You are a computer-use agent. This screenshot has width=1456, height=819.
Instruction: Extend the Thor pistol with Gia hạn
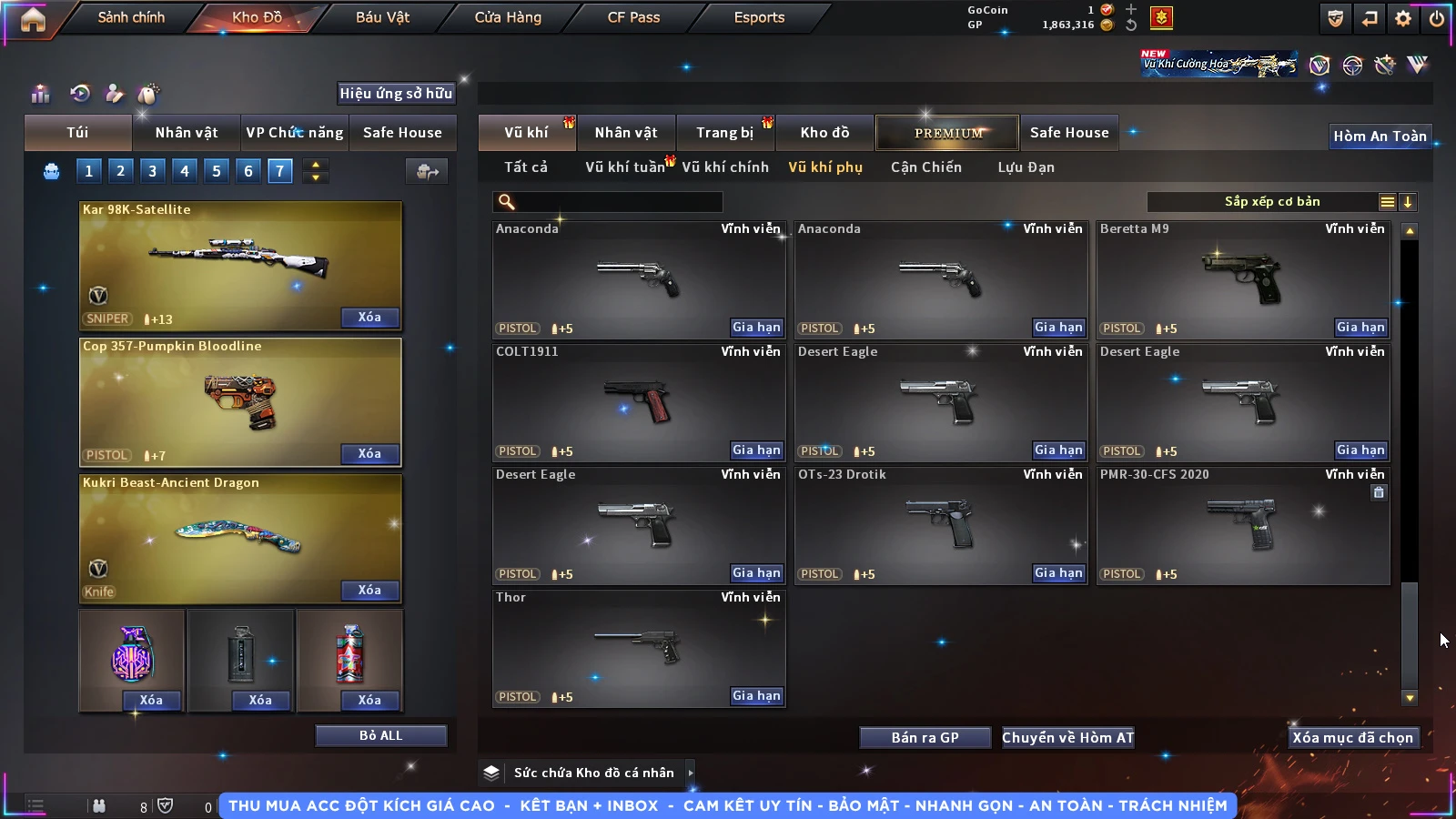coord(756,696)
